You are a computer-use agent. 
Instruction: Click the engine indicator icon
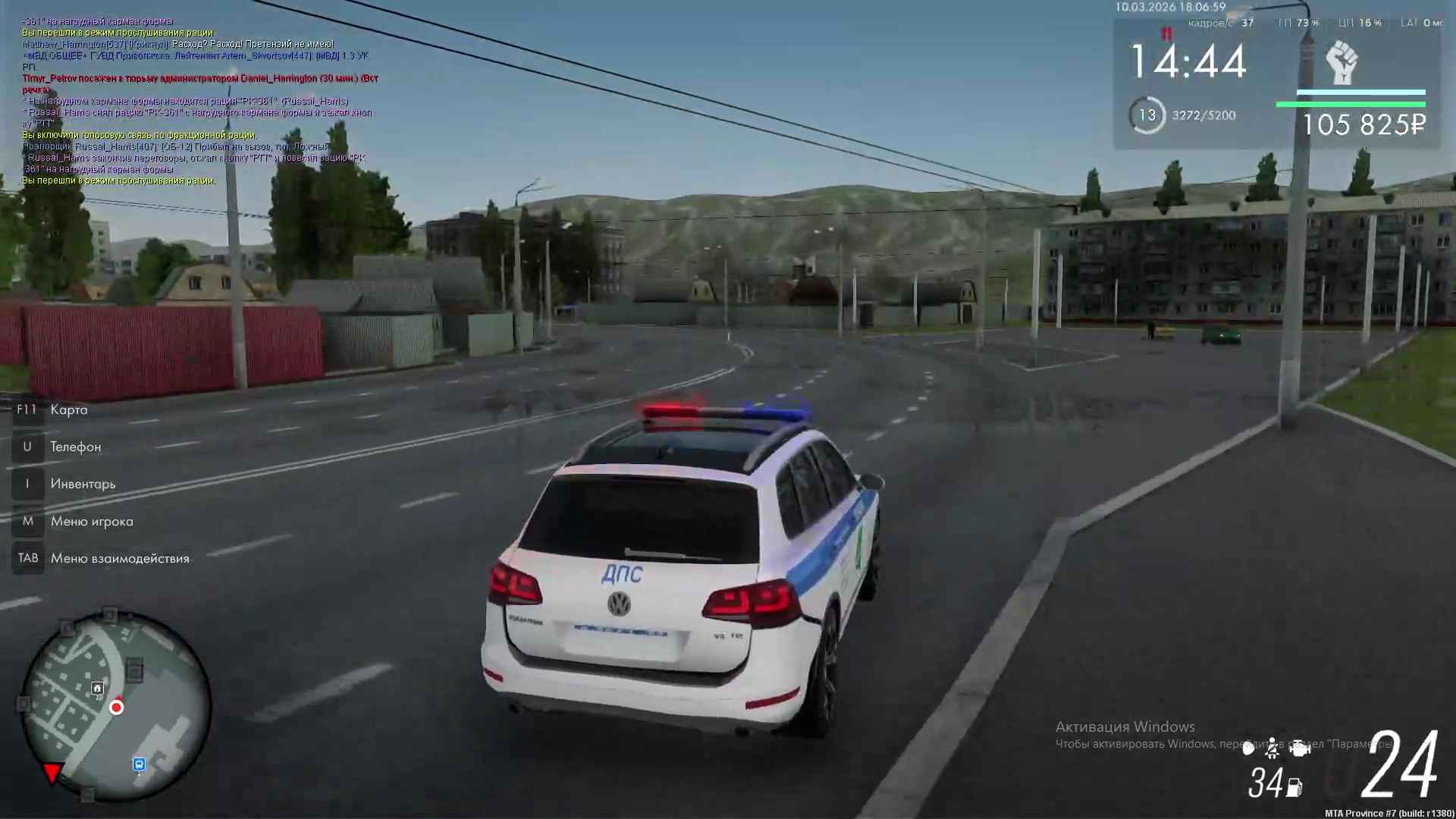(1300, 748)
